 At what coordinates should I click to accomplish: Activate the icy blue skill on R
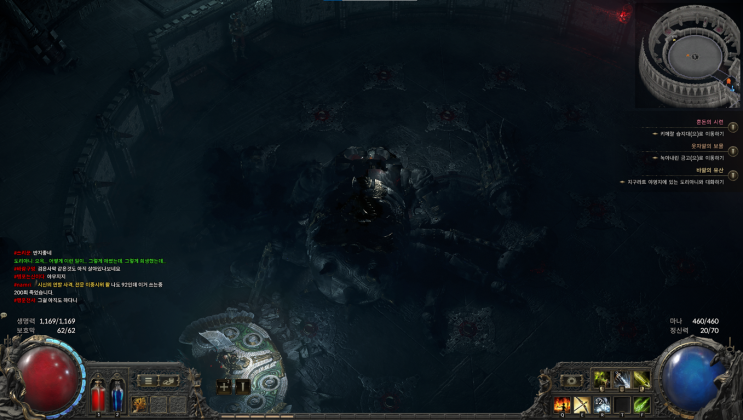(602, 404)
